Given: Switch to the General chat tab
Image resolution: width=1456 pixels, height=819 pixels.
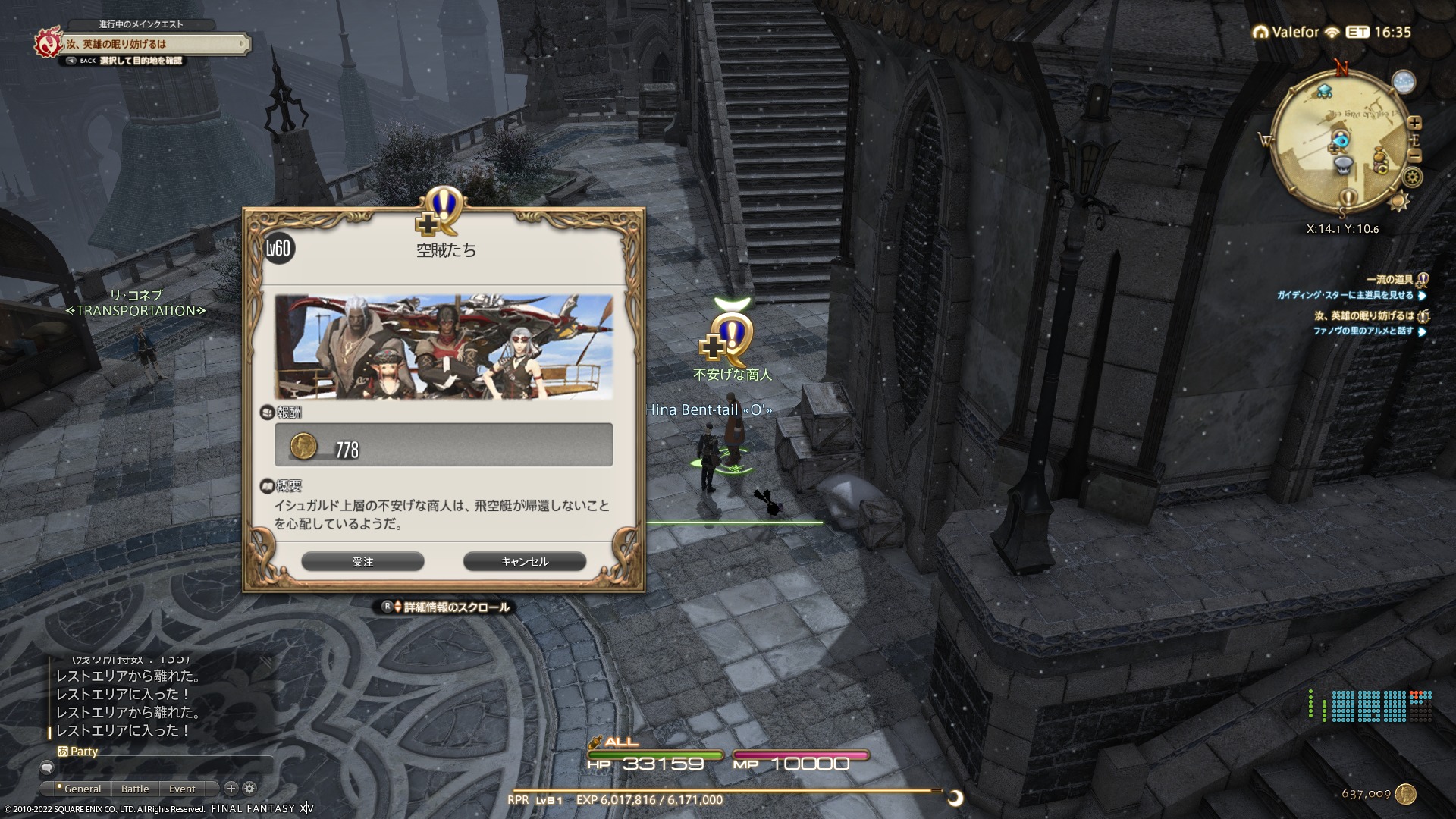Looking at the screenshot, I should [x=82, y=789].
